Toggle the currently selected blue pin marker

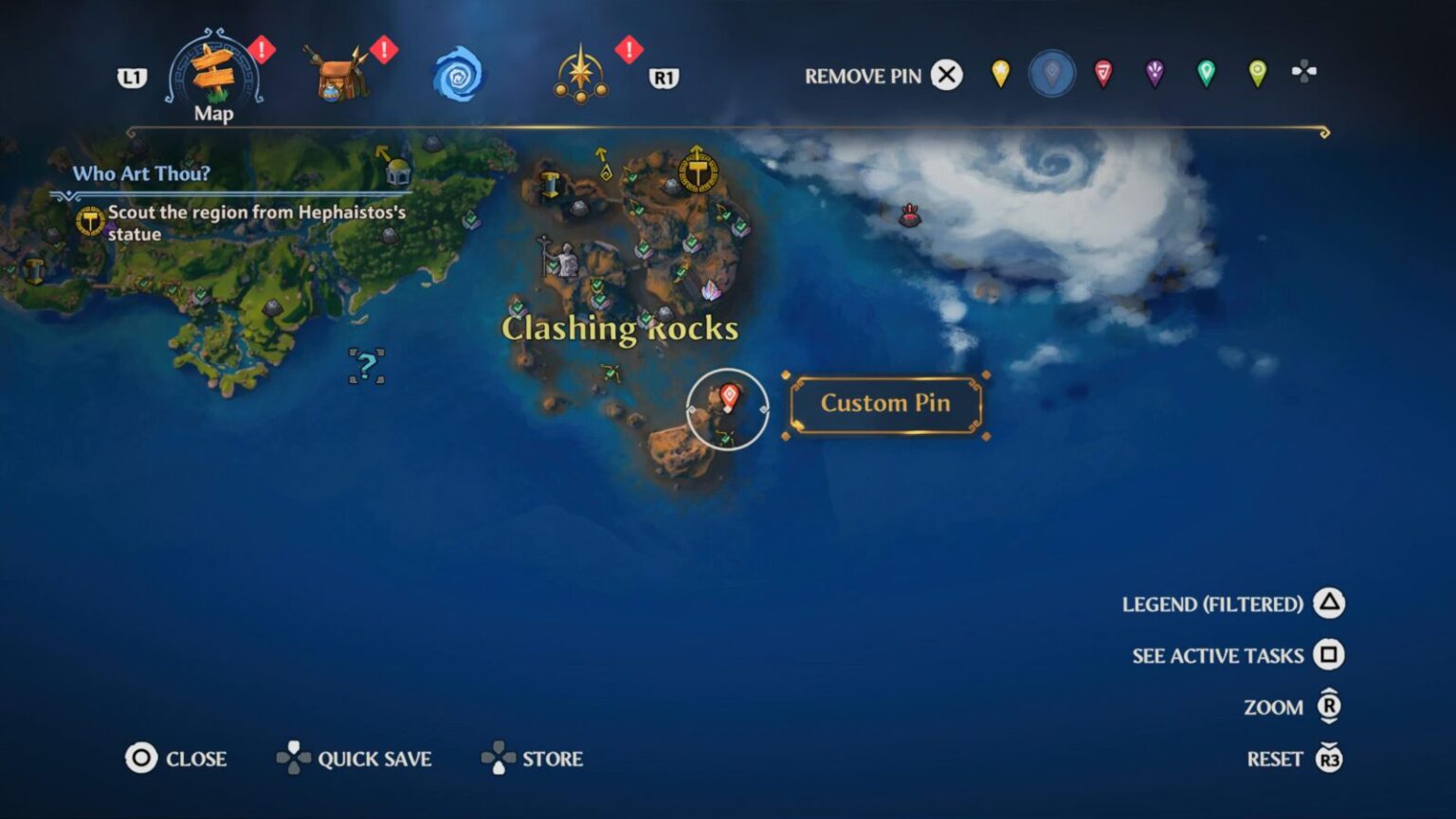[x=1050, y=74]
